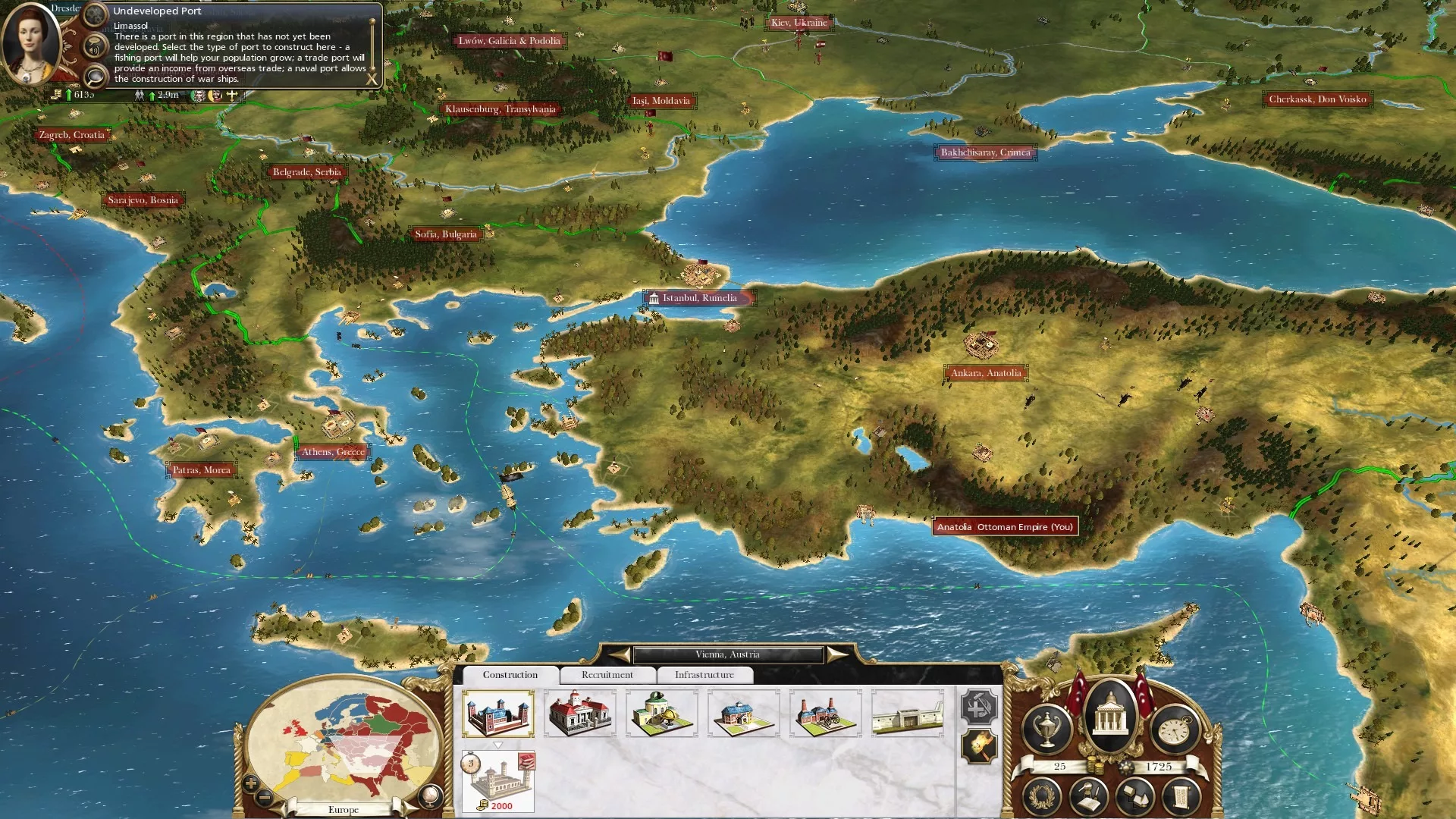Switch to the Recruitment tab

click(x=607, y=675)
